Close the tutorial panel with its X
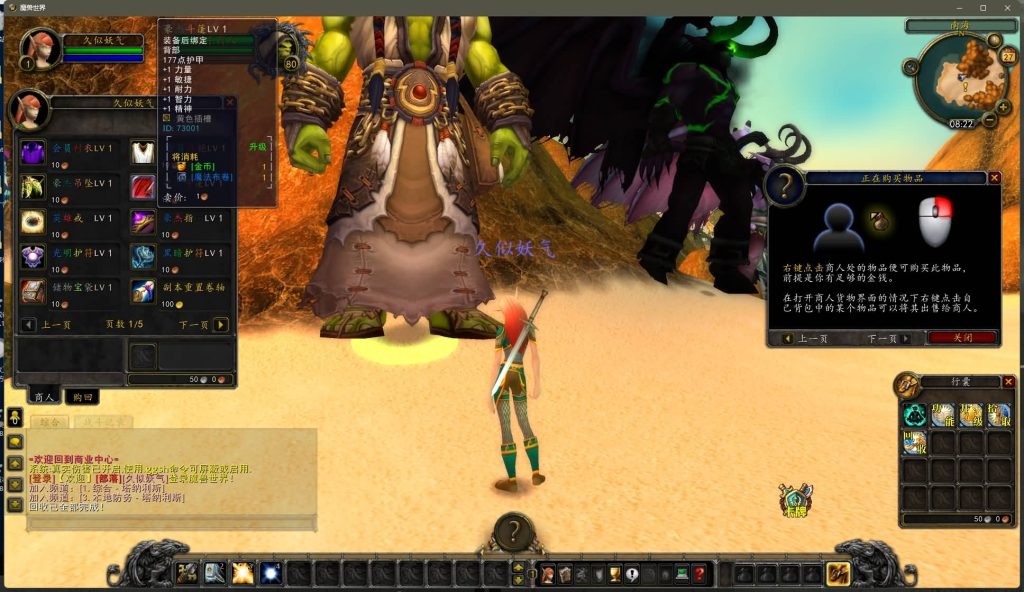 [994, 178]
